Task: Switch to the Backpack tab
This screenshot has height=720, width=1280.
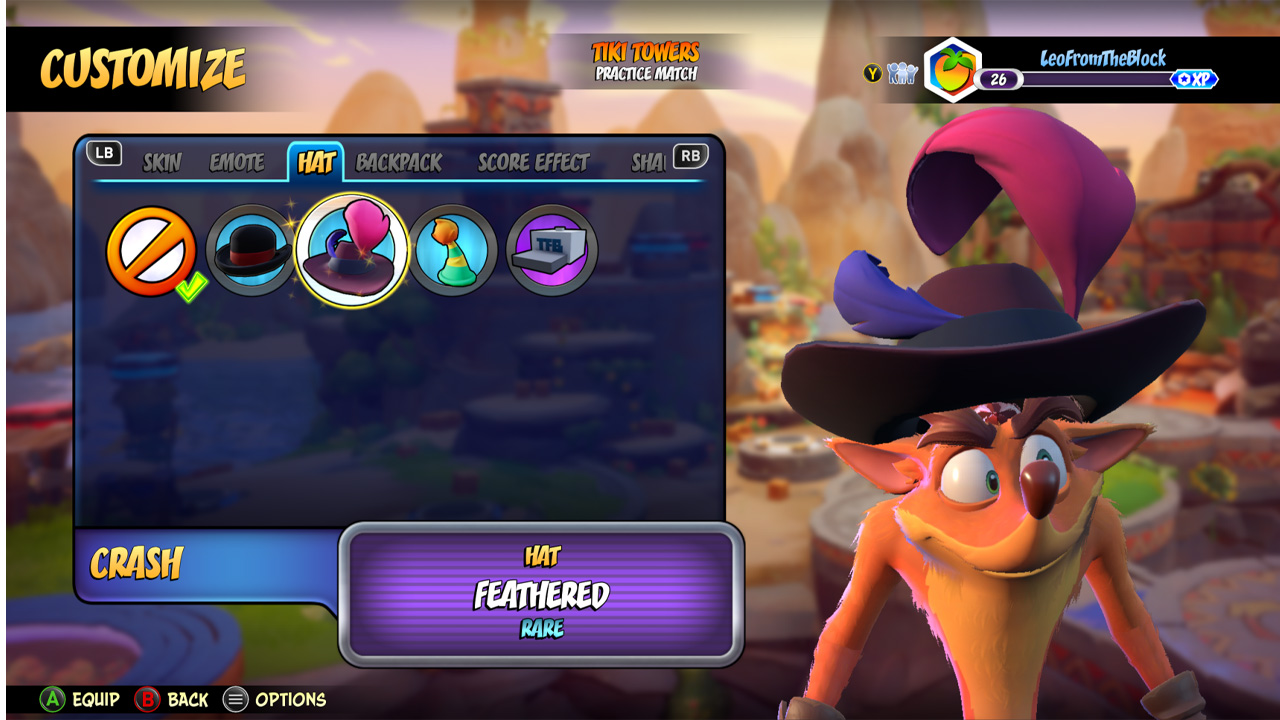Action: click(x=399, y=163)
